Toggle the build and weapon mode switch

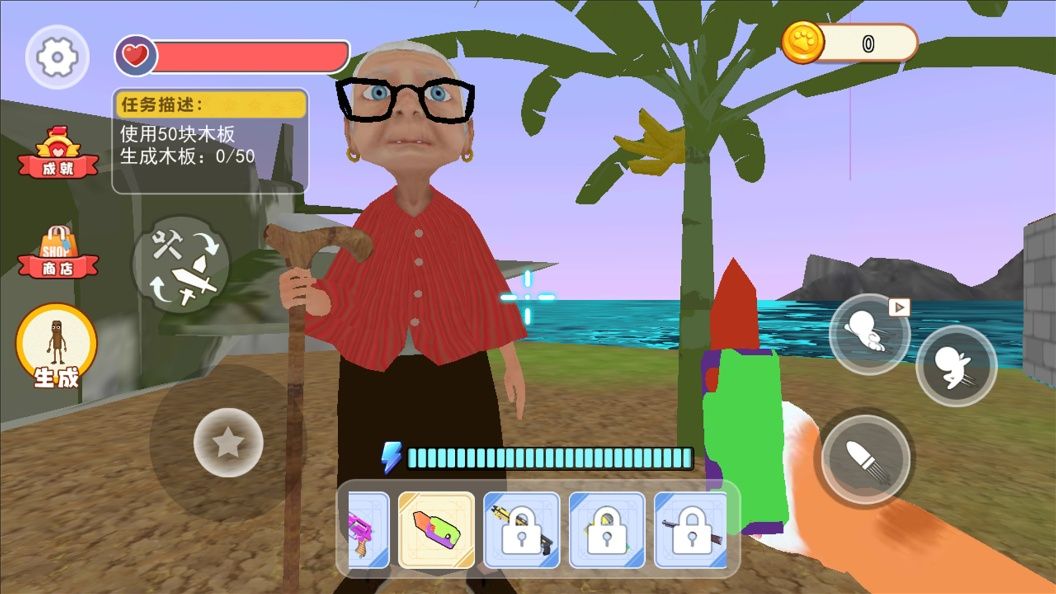tap(181, 264)
